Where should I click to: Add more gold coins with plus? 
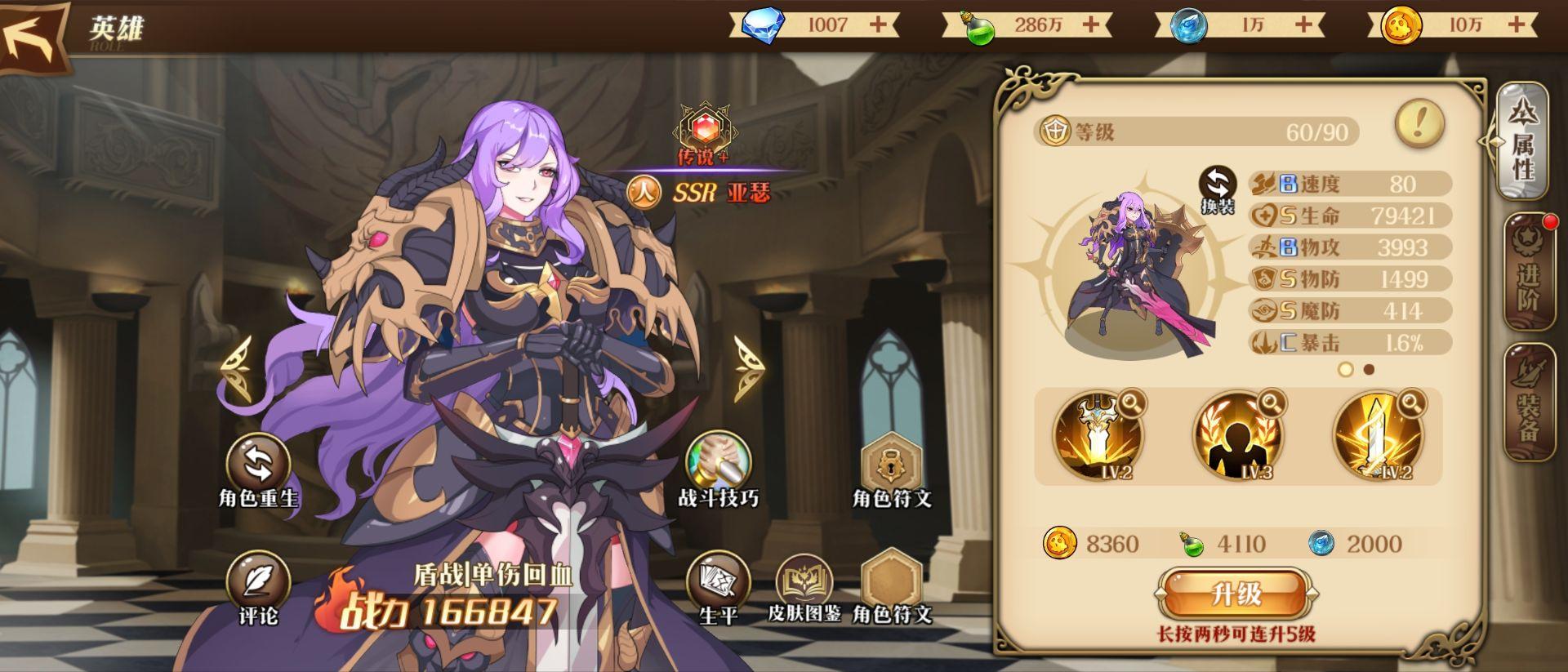pyautogui.click(x=1517, y=24)
